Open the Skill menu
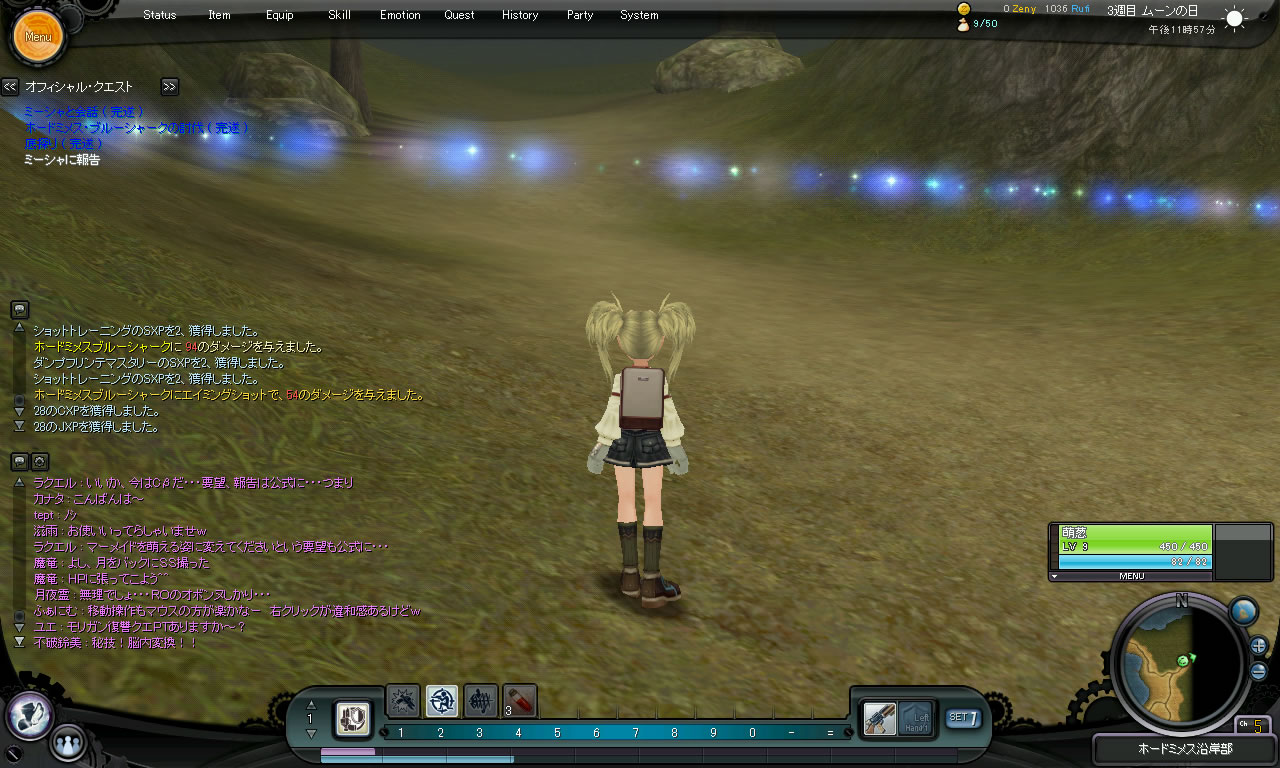Viewport: 1280px width, 768px height. (339, 15)
